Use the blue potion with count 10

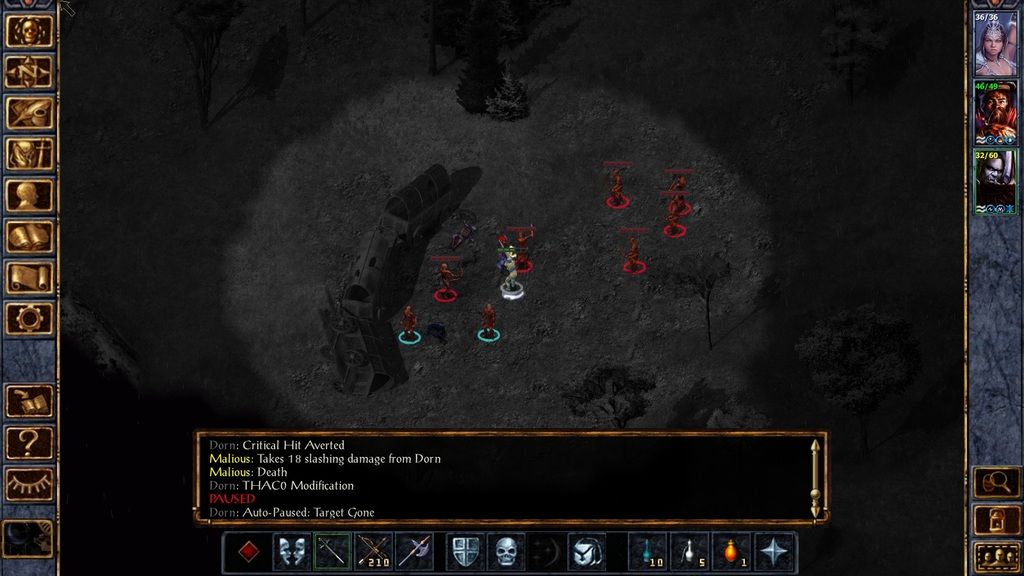649,551
